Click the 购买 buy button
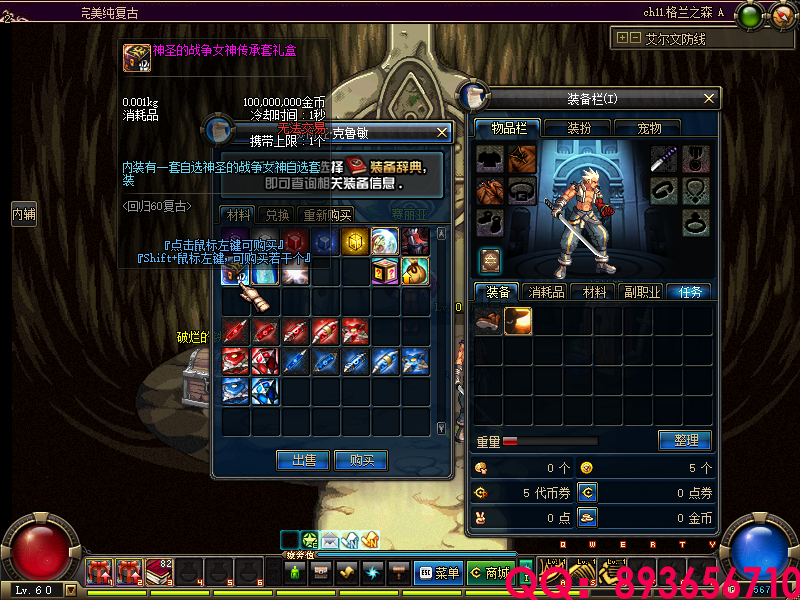The width and height of the screenshot is (800, 600). tap(362, 460)
